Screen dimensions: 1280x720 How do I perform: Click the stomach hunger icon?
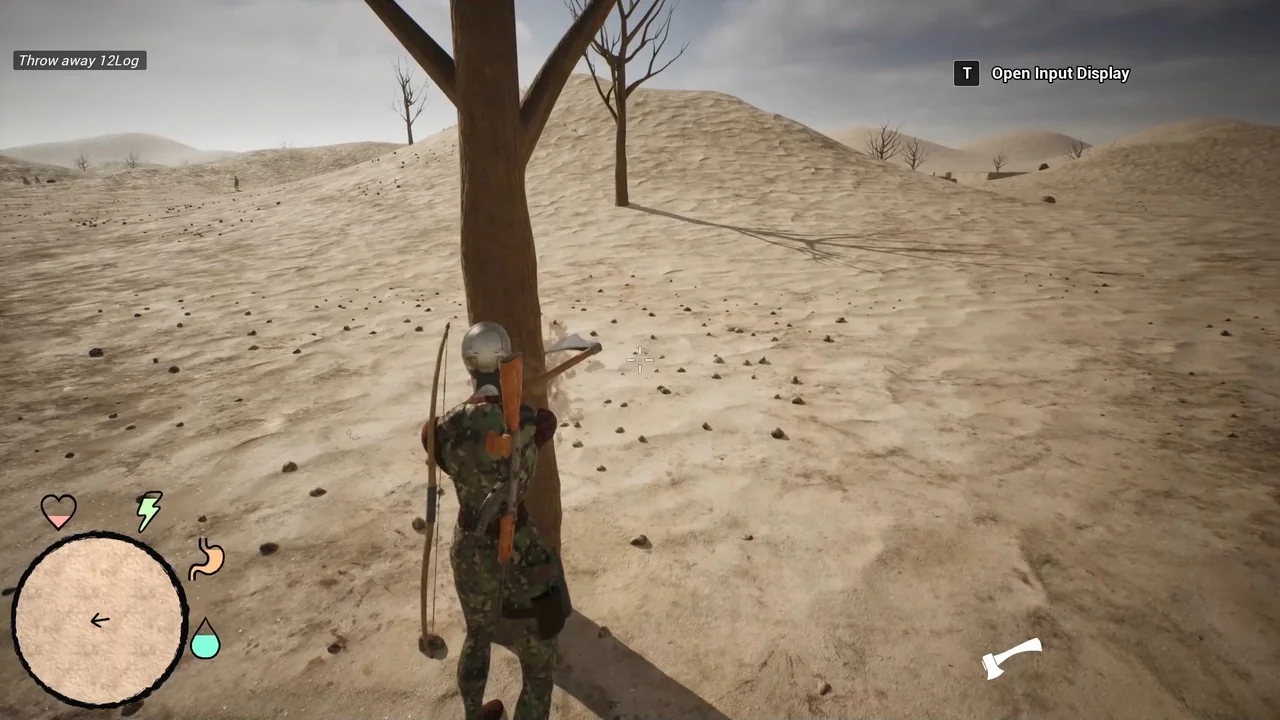(207, 559)
